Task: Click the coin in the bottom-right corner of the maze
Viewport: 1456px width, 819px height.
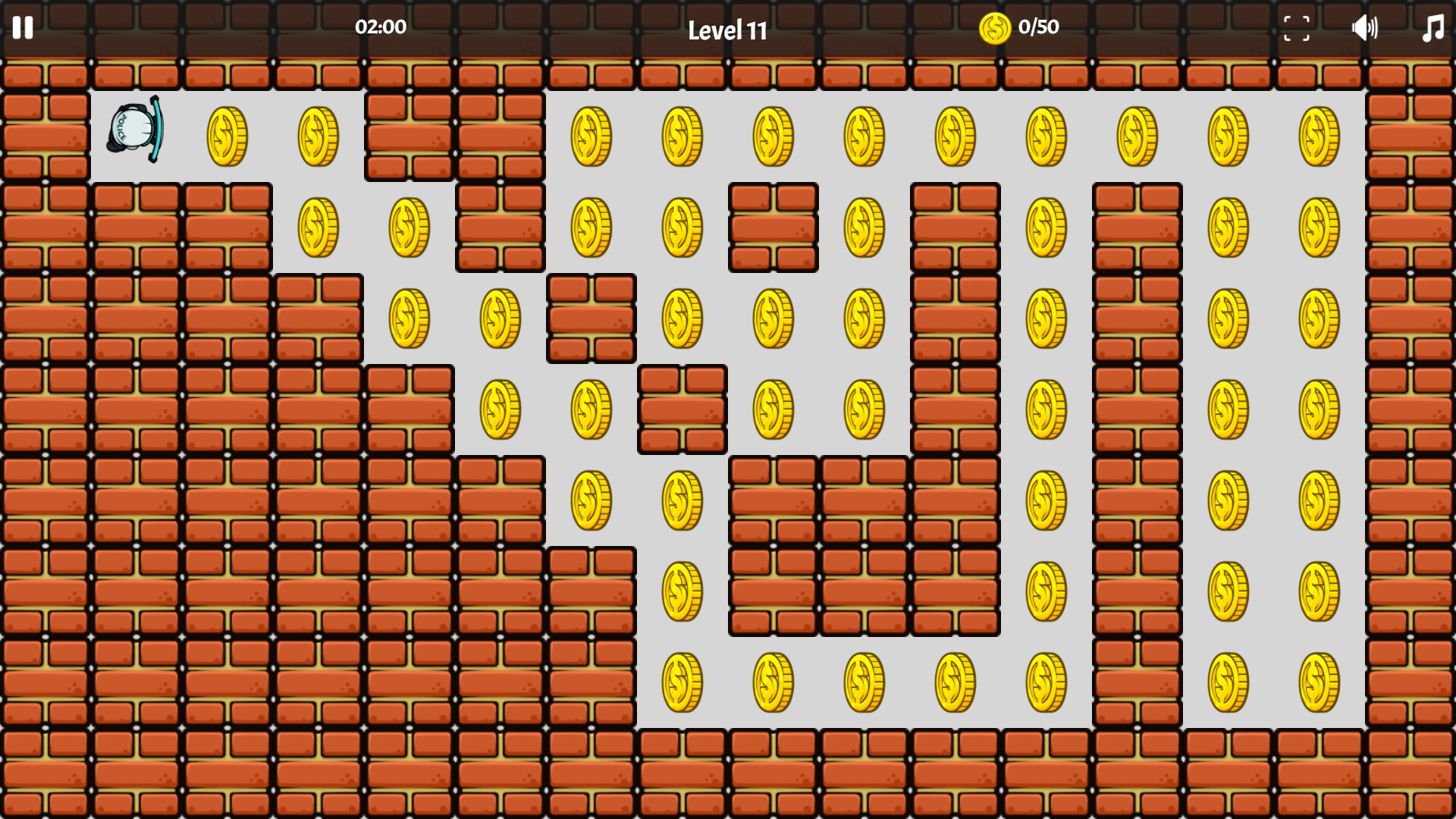Action: click(1321, 682)
